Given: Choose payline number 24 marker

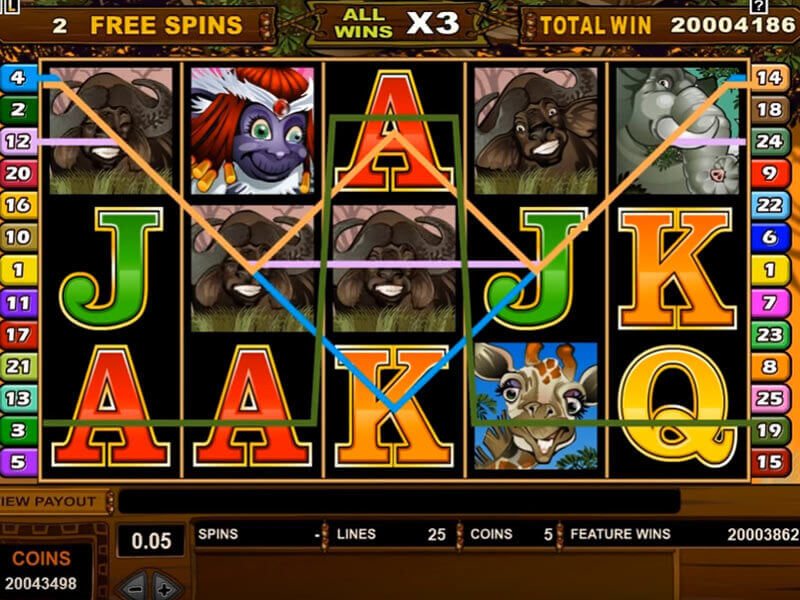Looking at the screenshot, I should click(768, 141).
